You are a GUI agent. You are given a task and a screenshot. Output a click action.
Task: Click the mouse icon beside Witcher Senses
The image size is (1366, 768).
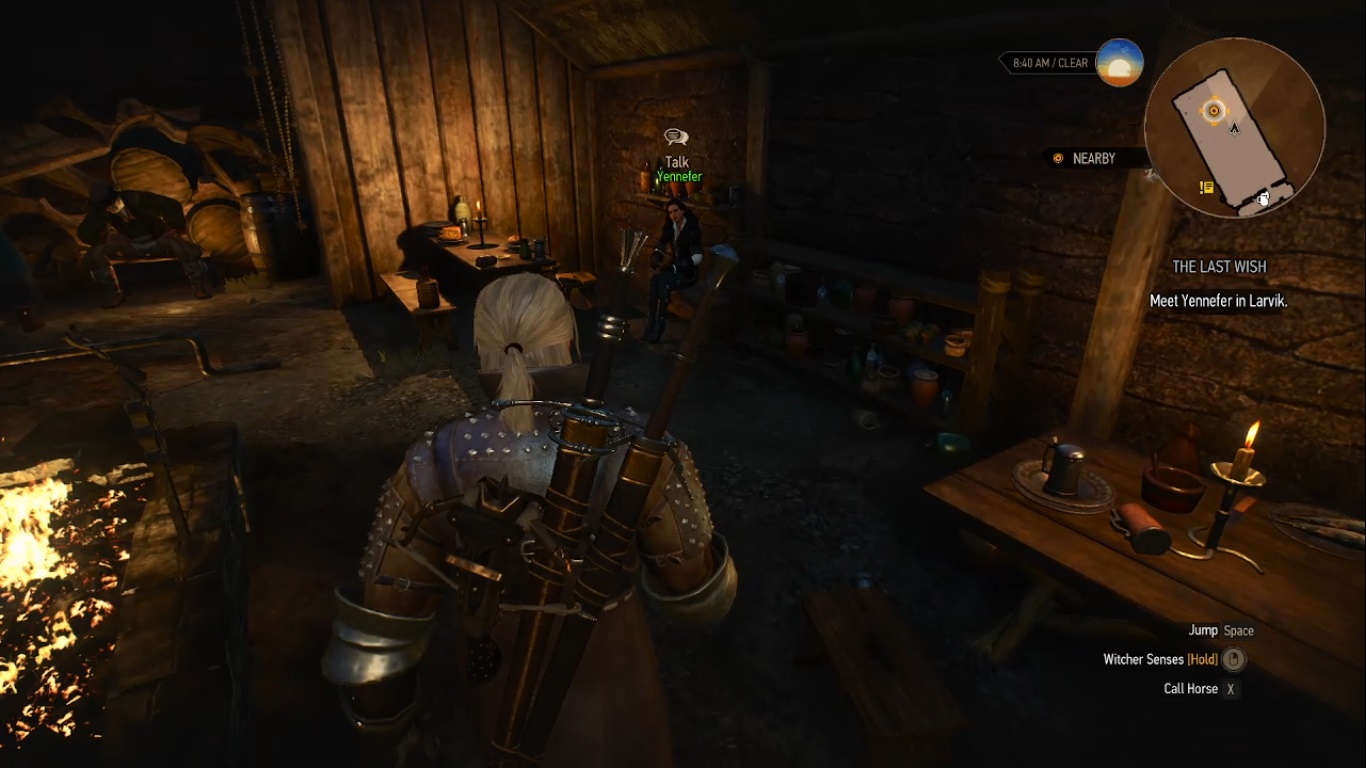click(1234, 660)
